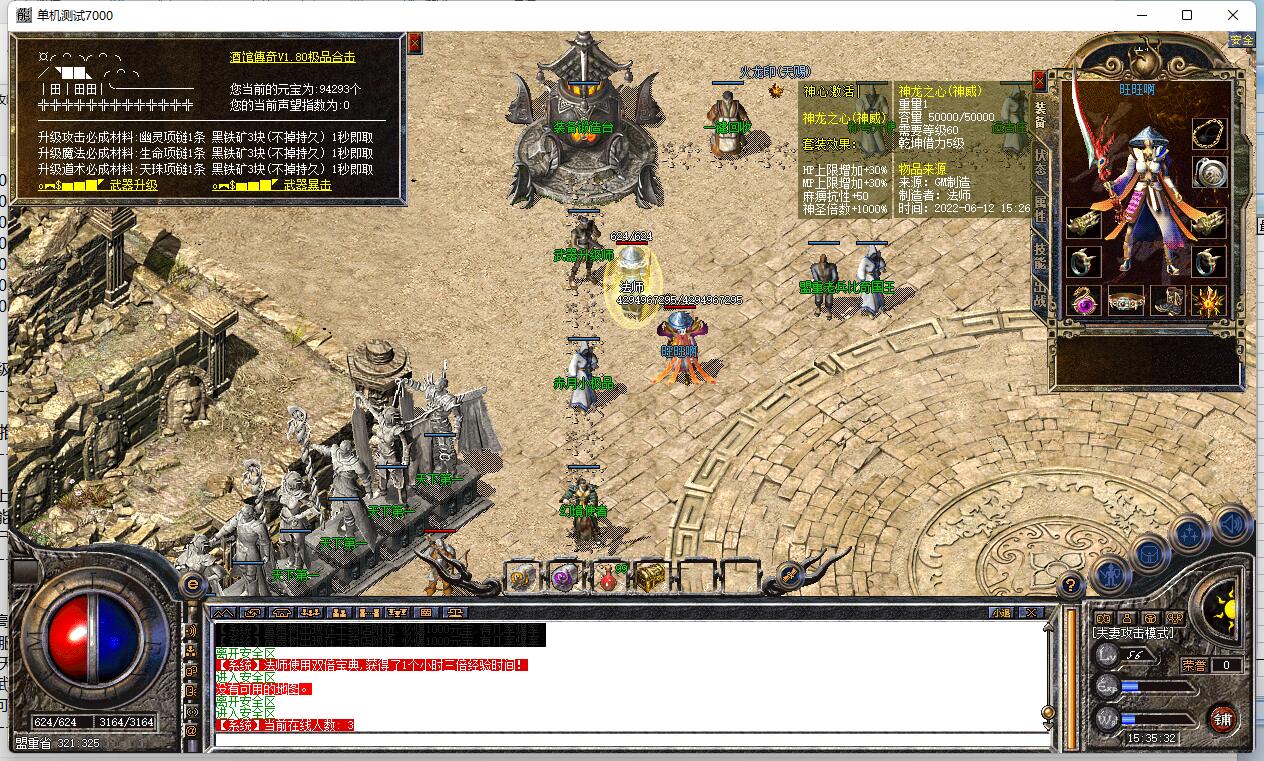The height and width of the screenshot is (761, 1264).
Task: Open the golden treasure chest hotbar item
Action: coord(650,577)
